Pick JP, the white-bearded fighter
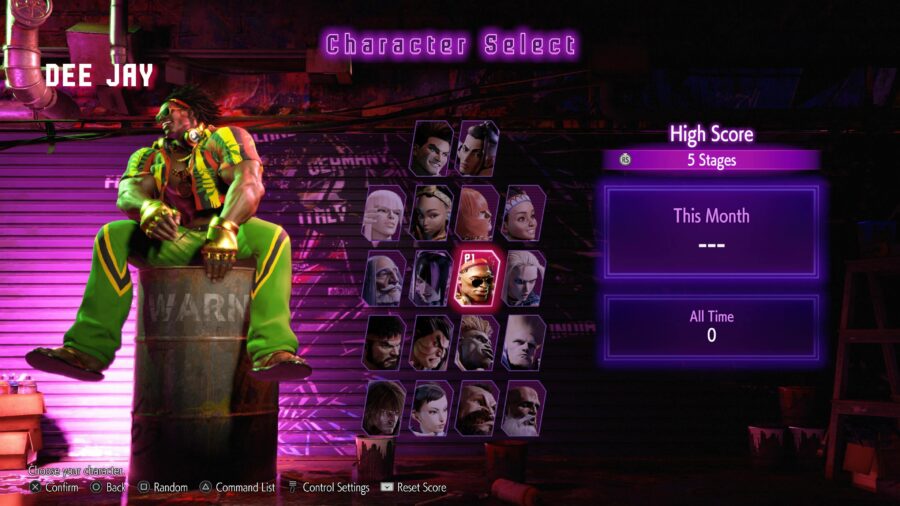Image resolution: width=900 pixels, height=506 pixels. coord(385,278)
